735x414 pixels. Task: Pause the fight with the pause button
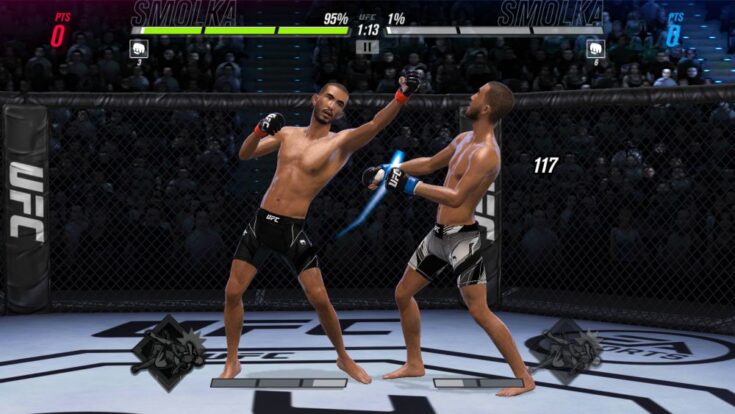point(367,46)
